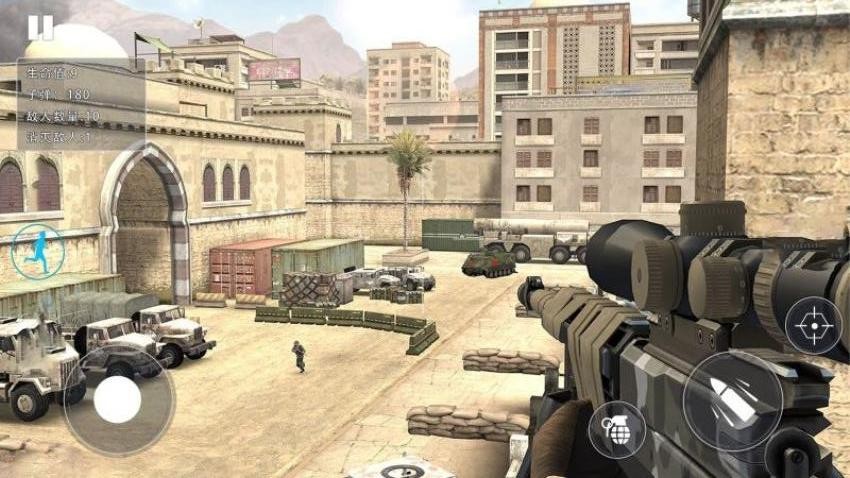Tap the running figure sprint icon

38,252
